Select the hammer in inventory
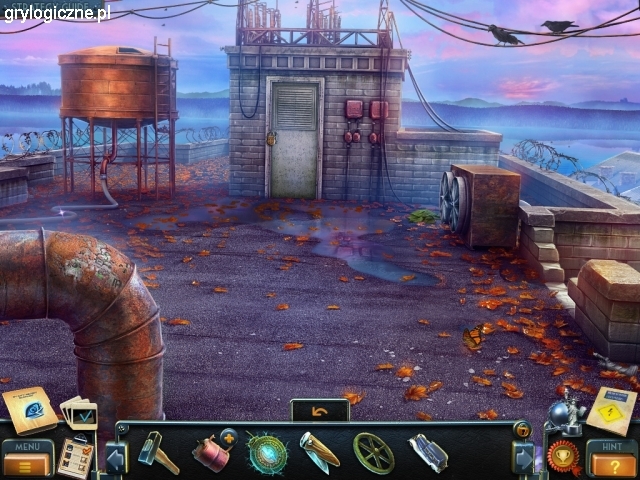This screenshot has height=480, width=640. point(157,451)
